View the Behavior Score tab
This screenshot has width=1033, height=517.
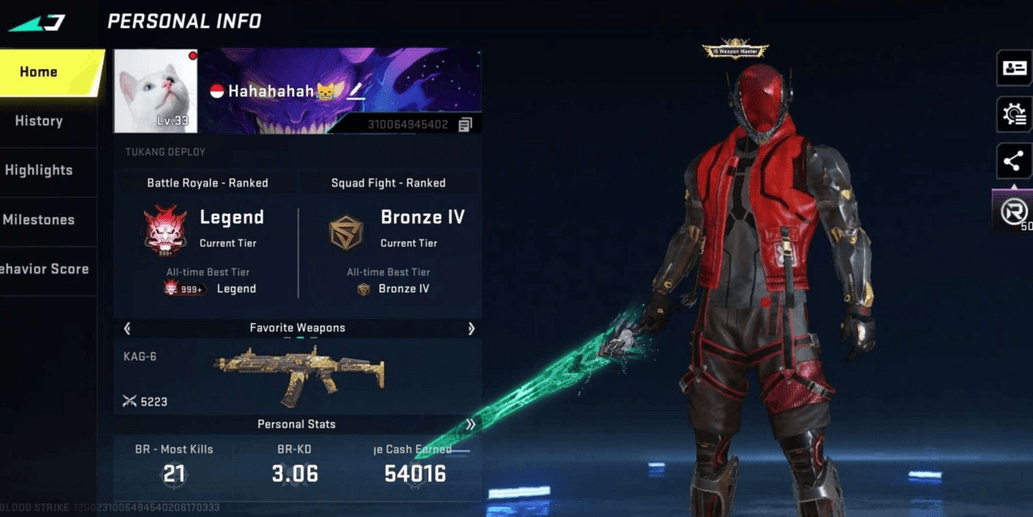(x=44, y=269)
